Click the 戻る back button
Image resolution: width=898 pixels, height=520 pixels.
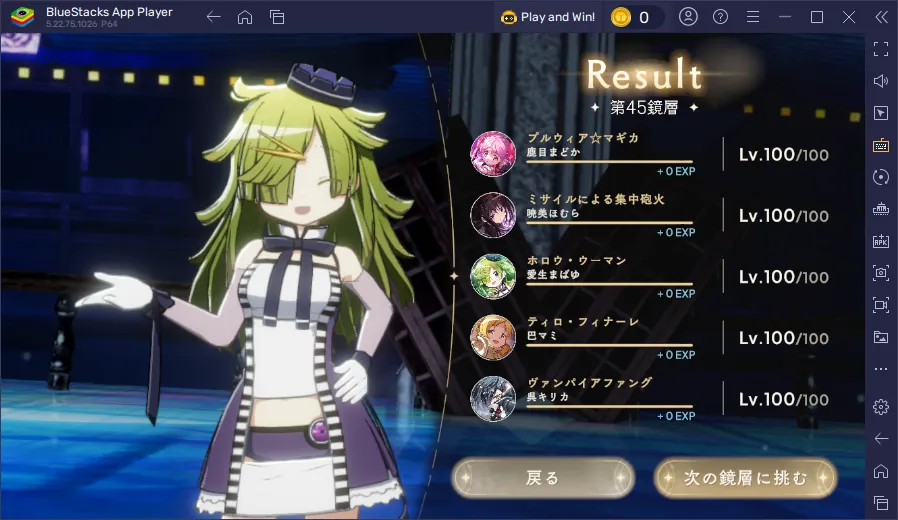point(543,478)
